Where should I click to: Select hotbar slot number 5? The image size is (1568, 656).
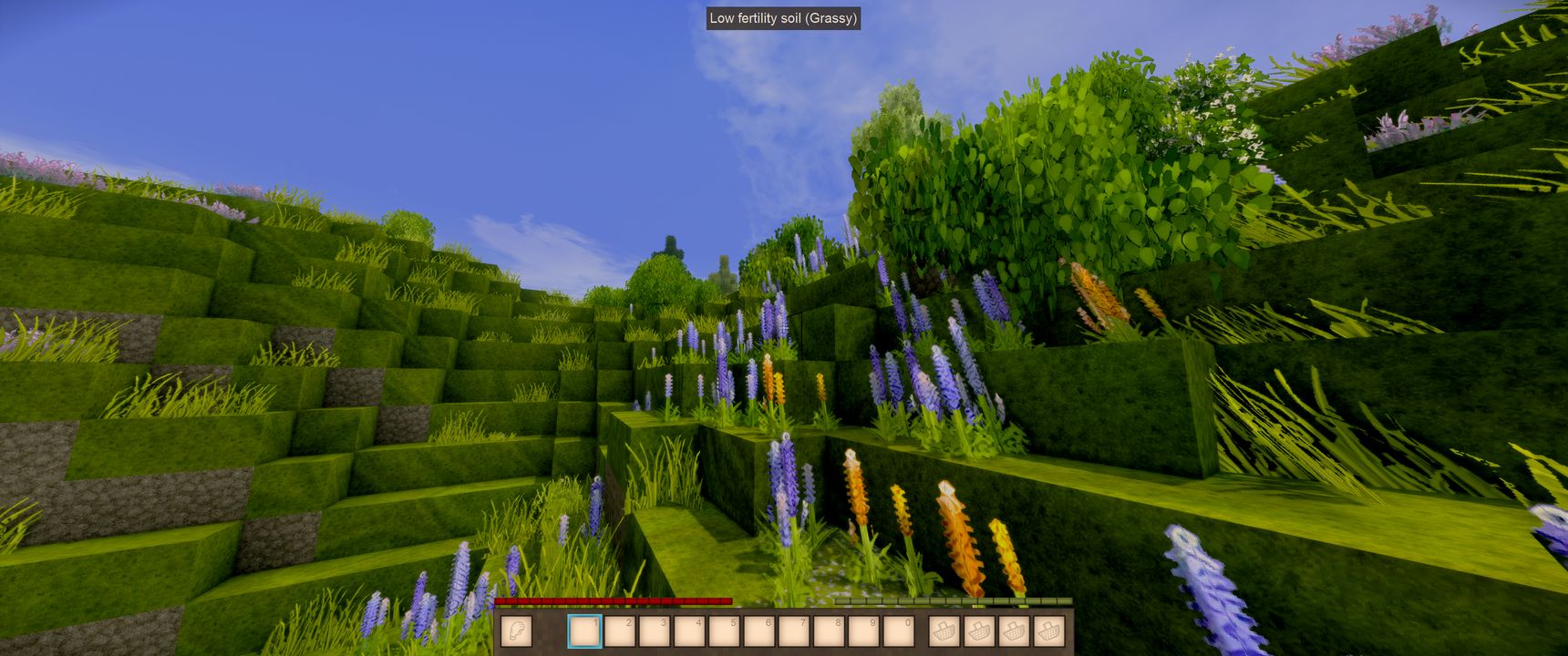point(724,630)
